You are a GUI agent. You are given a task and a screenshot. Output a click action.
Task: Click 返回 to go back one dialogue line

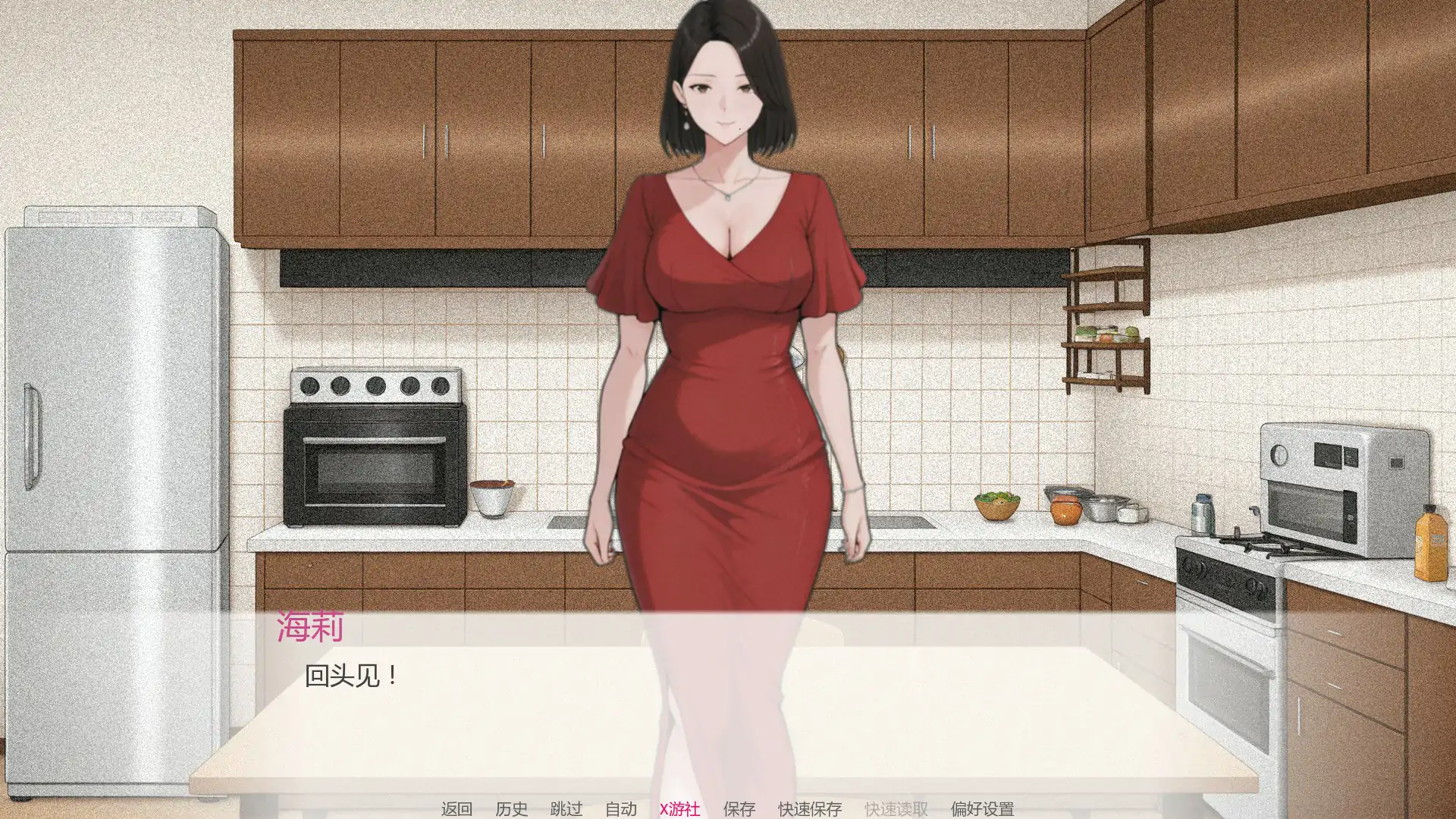(458, 808)
